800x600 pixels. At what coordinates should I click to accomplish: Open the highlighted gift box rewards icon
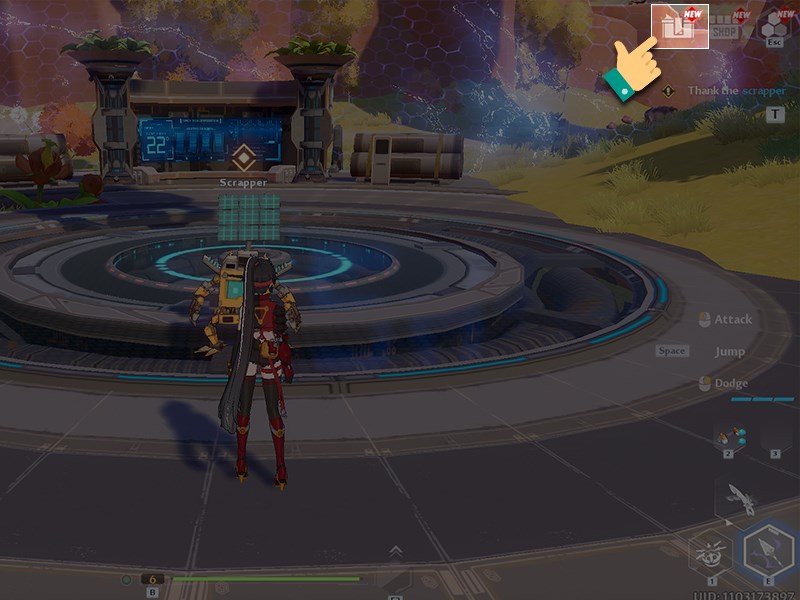tap(680, 27)
